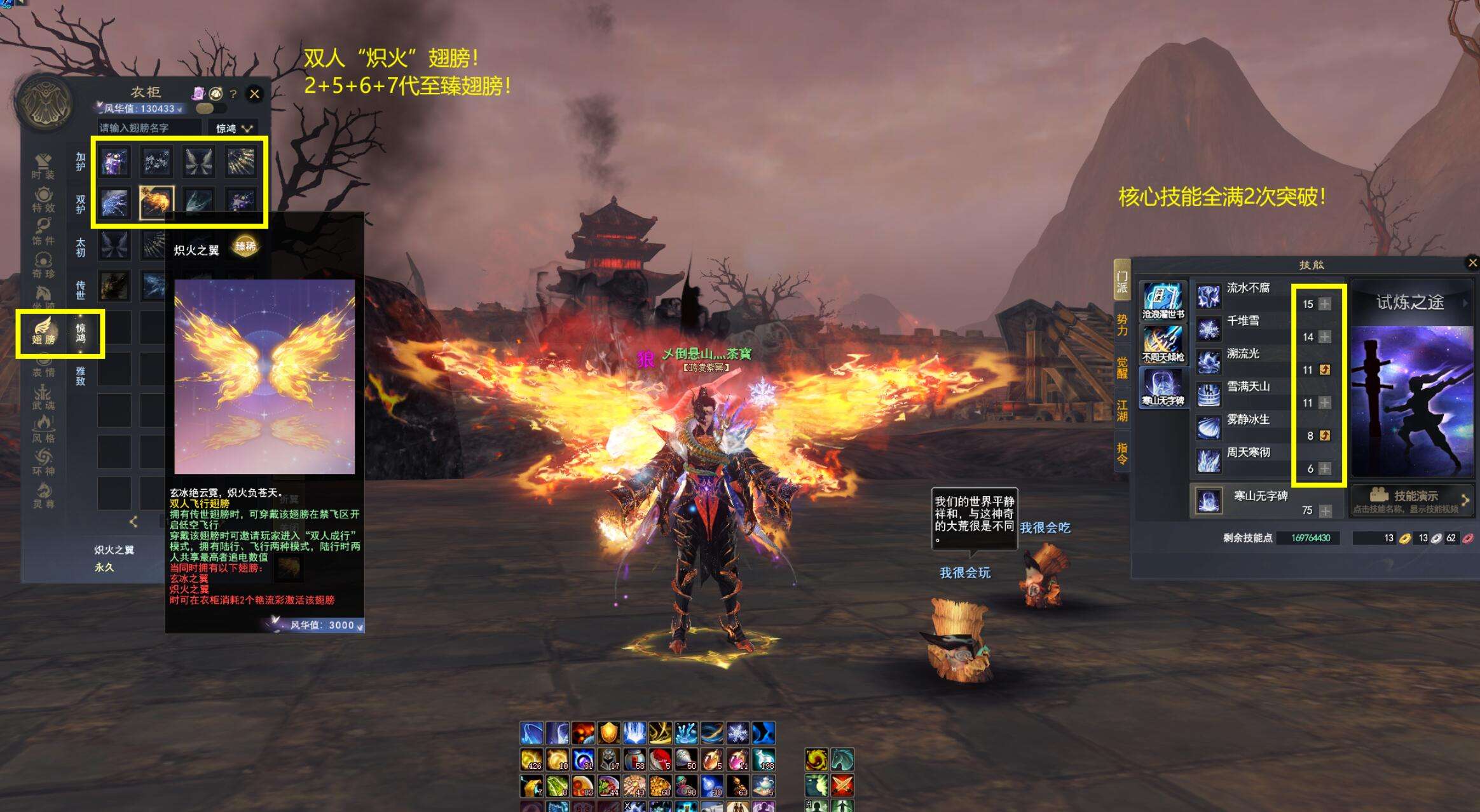Viewport: 1480px width, 812px height.
Task: Close the 衣柜 wardrobe panel
Action: 254,94
